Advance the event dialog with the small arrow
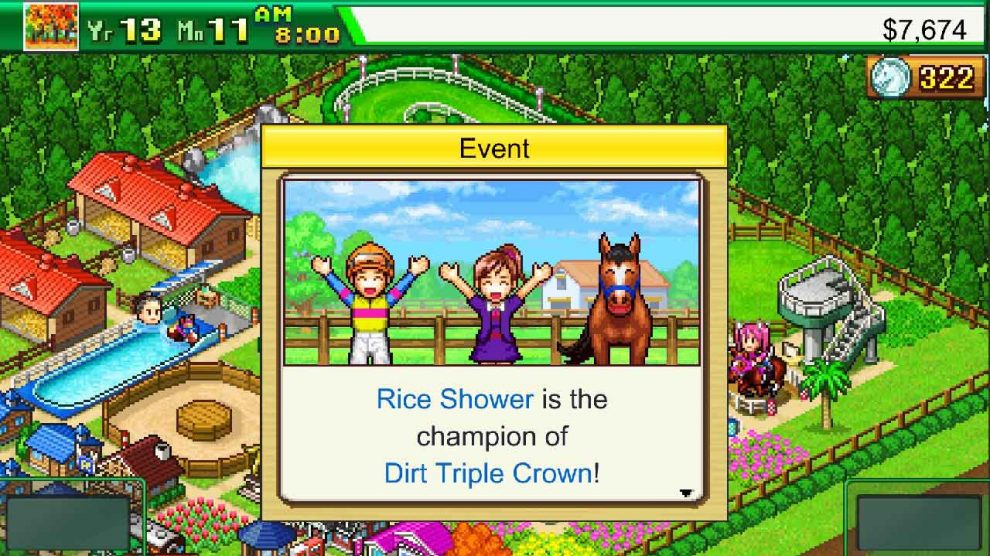 pos(686,493)
